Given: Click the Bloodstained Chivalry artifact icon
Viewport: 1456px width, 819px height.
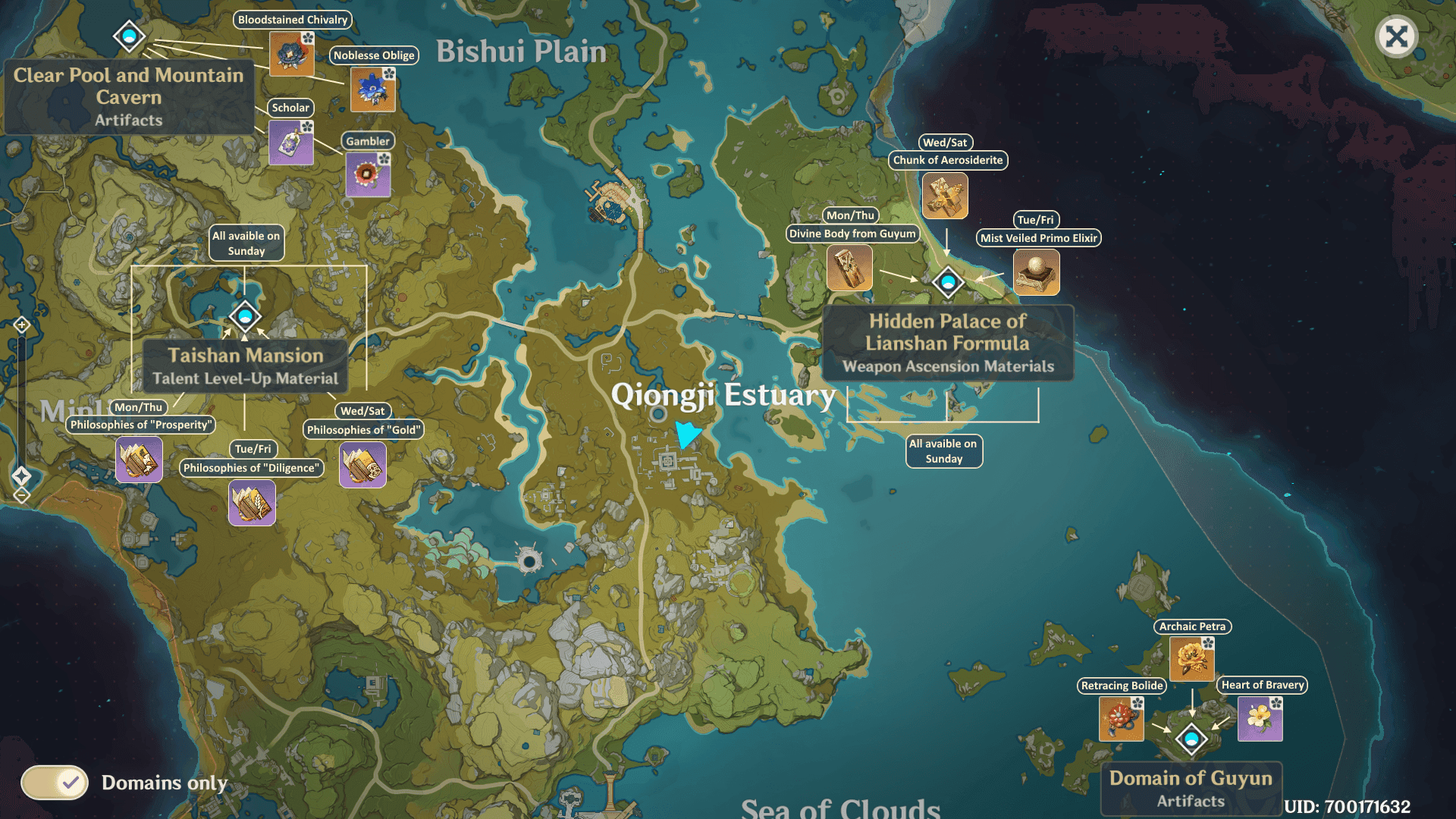Looking at the screenshot, I should tap(292, 55).
